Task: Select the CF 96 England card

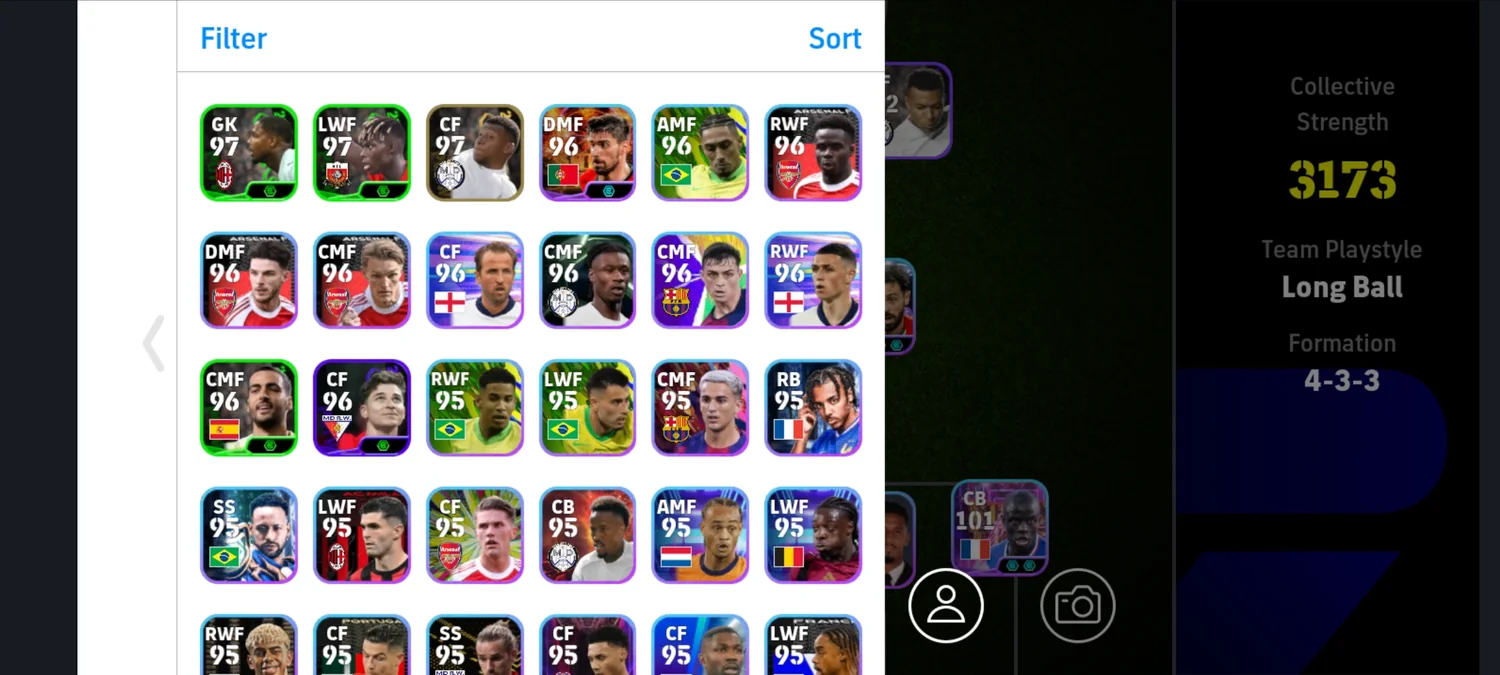Action: pos(475,280)
